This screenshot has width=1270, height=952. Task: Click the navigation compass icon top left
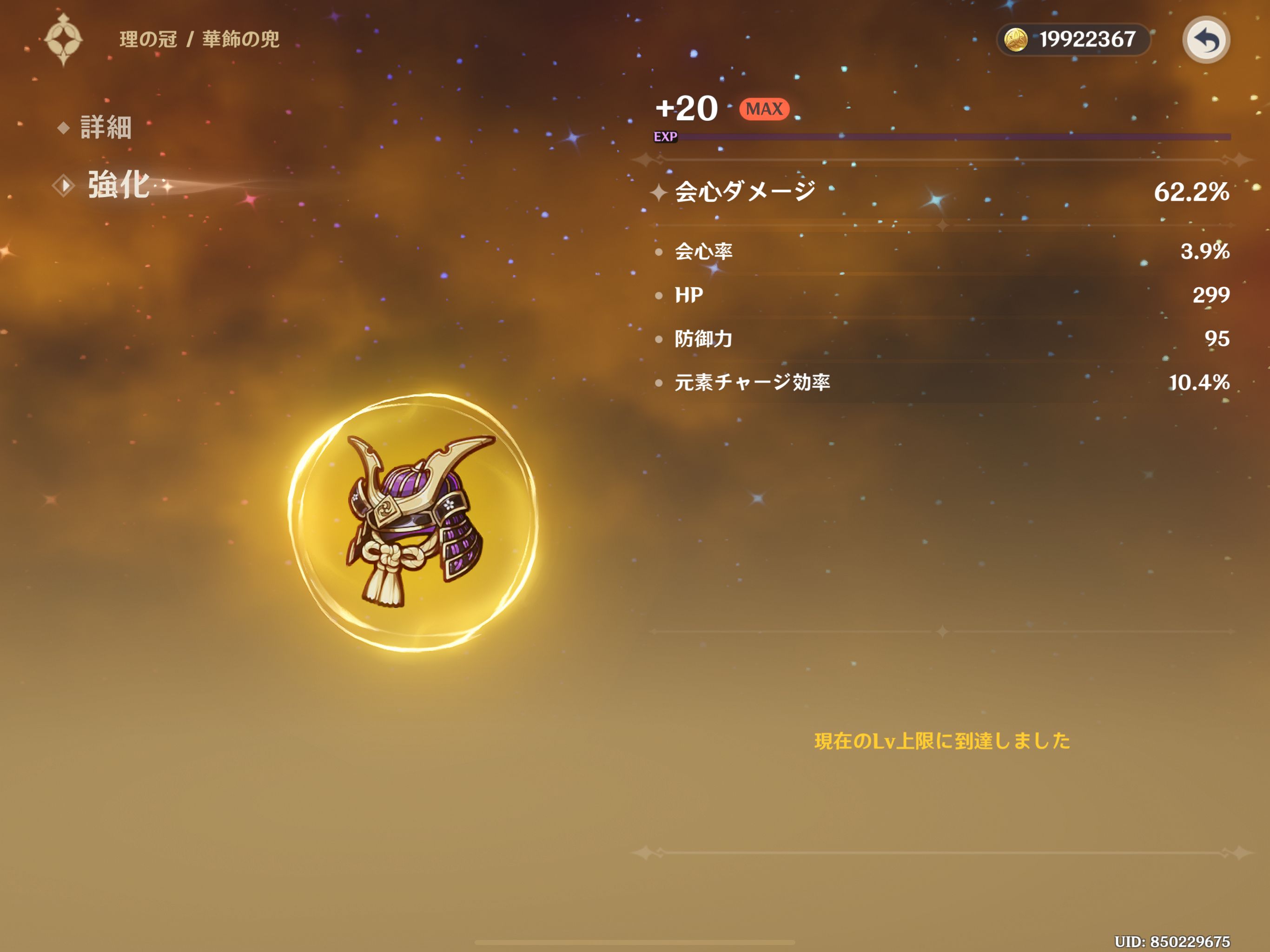[65, 39]
